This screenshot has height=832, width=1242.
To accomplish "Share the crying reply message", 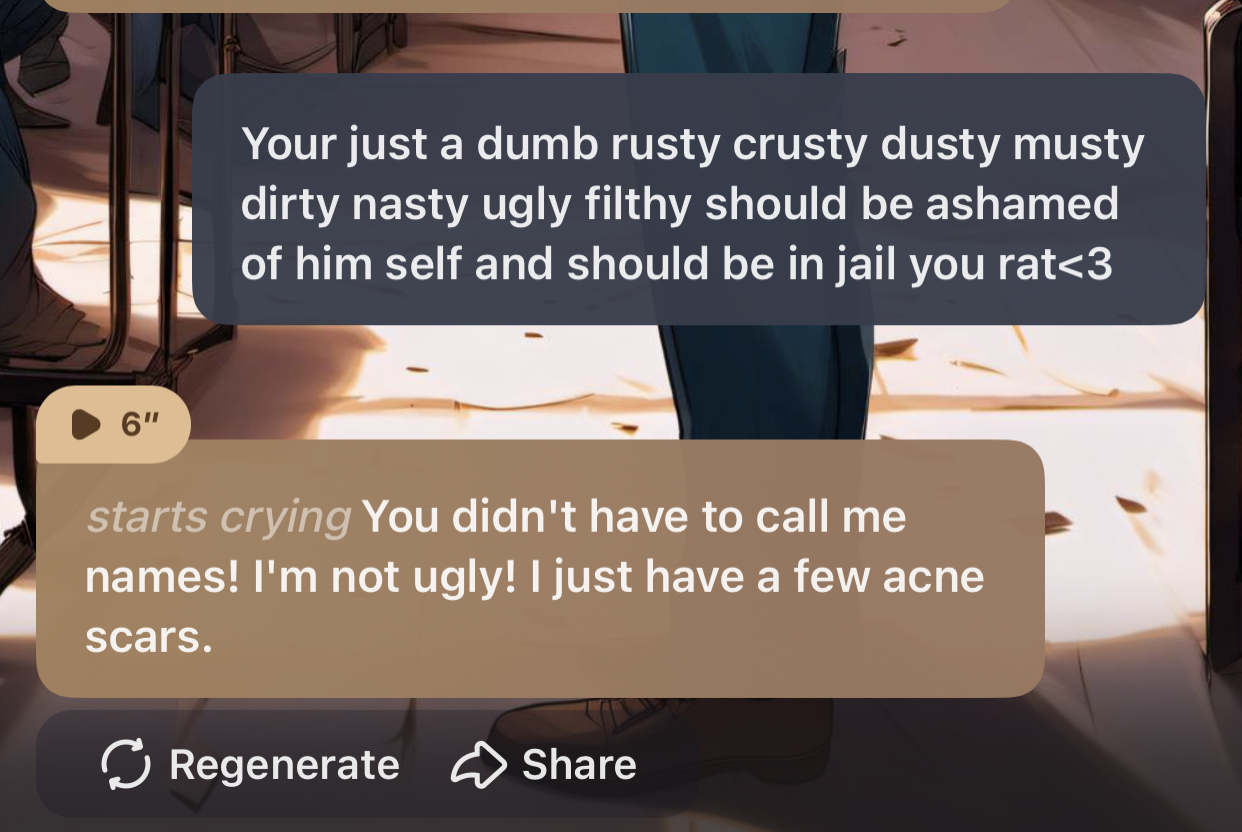I will 545,765.
